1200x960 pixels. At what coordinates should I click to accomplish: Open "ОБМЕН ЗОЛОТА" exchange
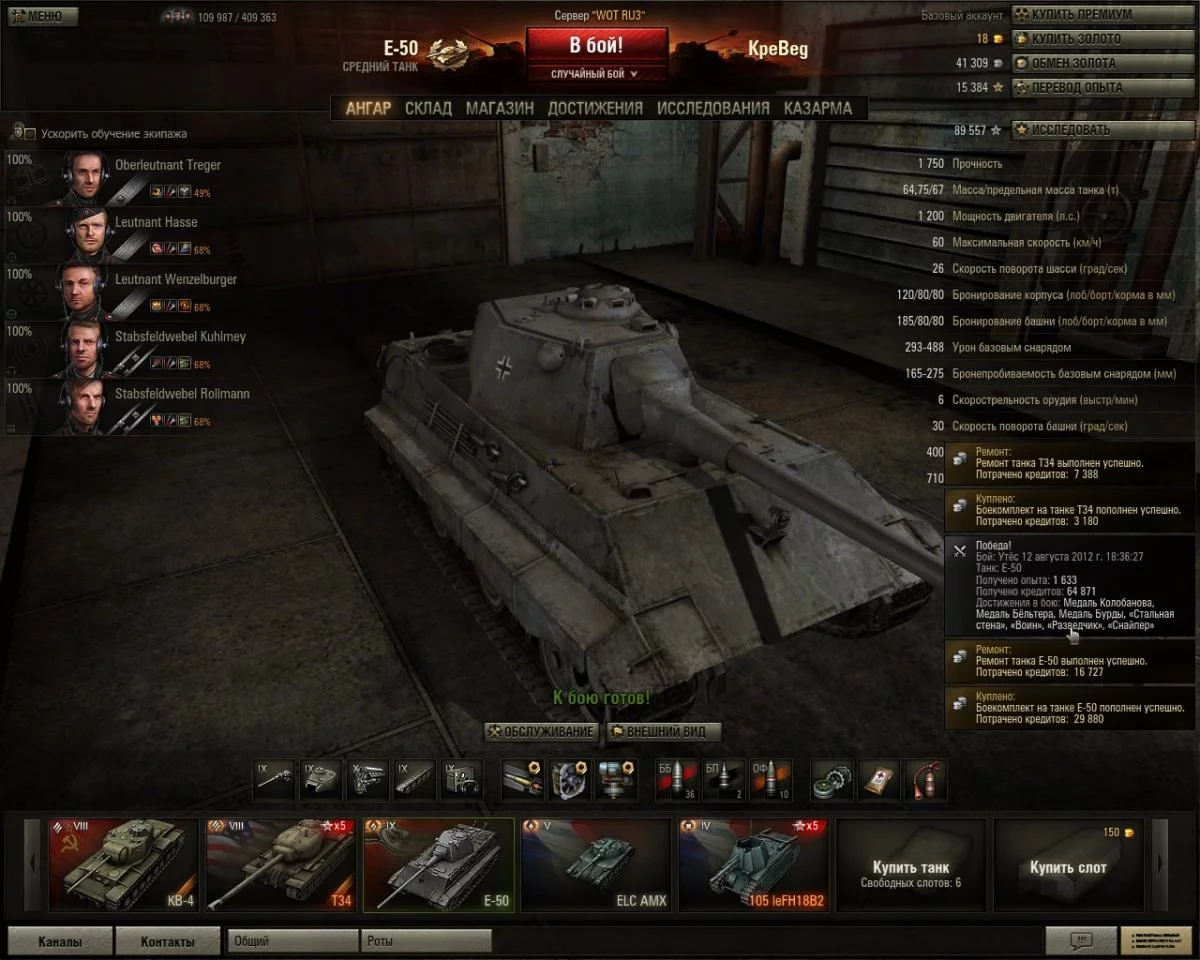pyautogui.click(x=1072, y=63)
